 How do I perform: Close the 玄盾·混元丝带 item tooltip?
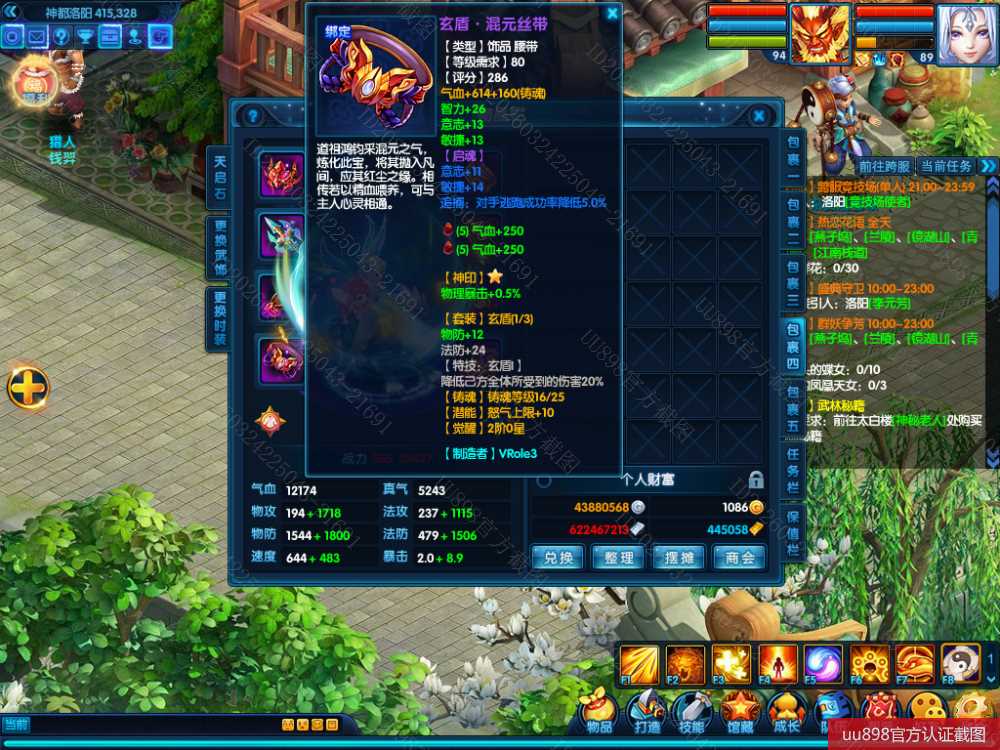click(612, 14)
